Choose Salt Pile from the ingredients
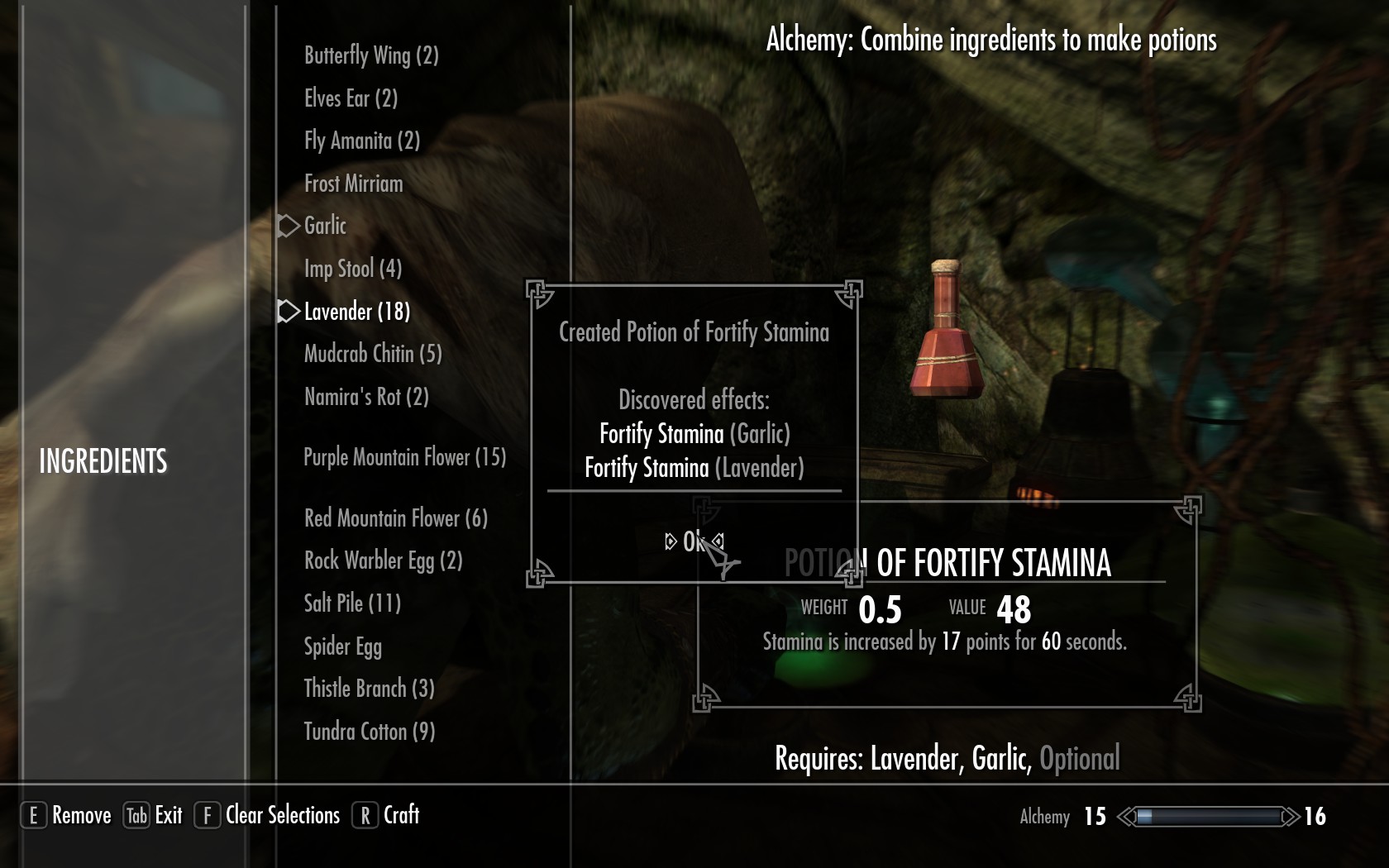Viewport: 1389px width, 868px height. (352, 603)
